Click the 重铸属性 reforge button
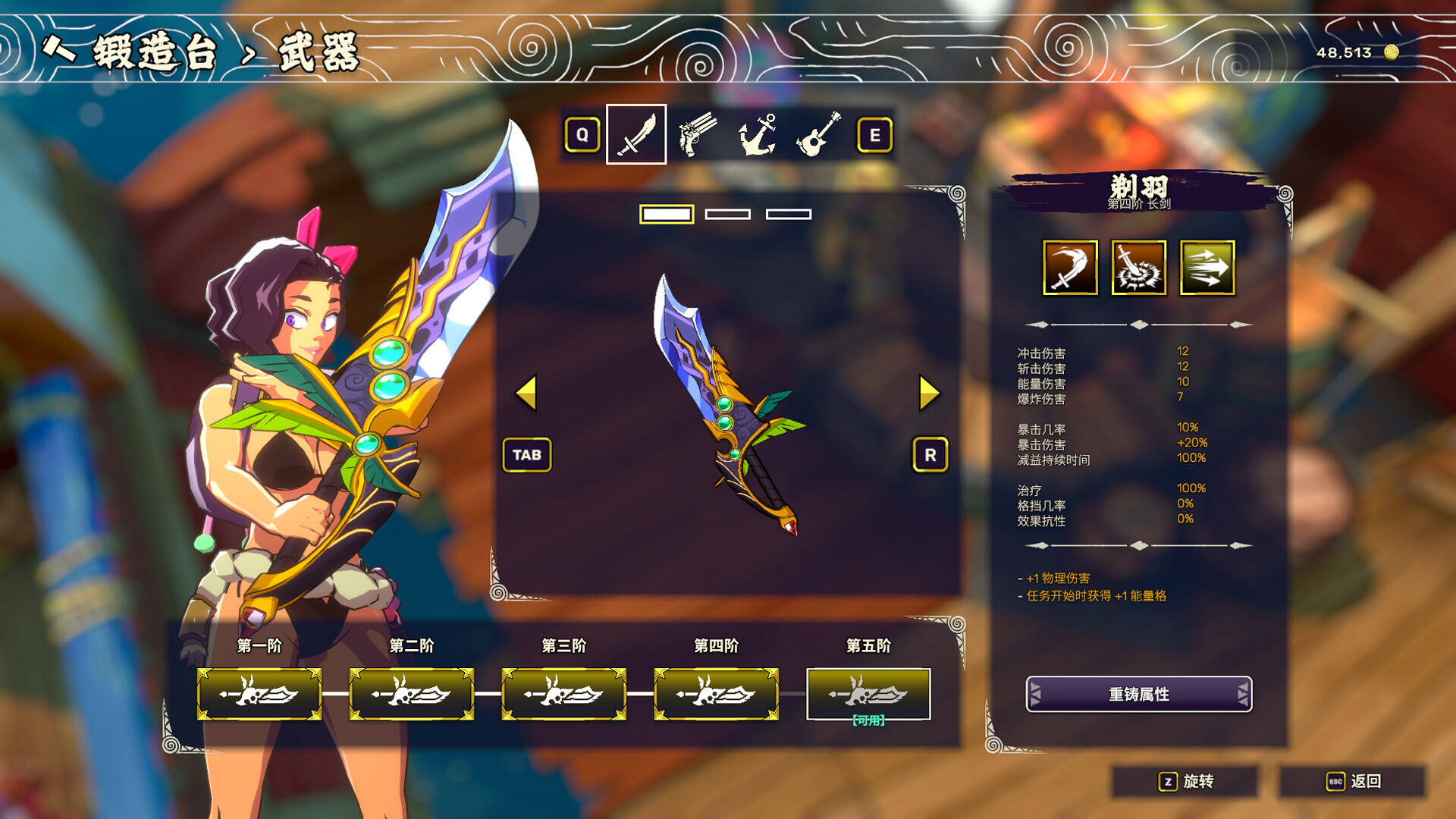Image resolution: width=1456 pixels, height=819 pixels. 1138,694
